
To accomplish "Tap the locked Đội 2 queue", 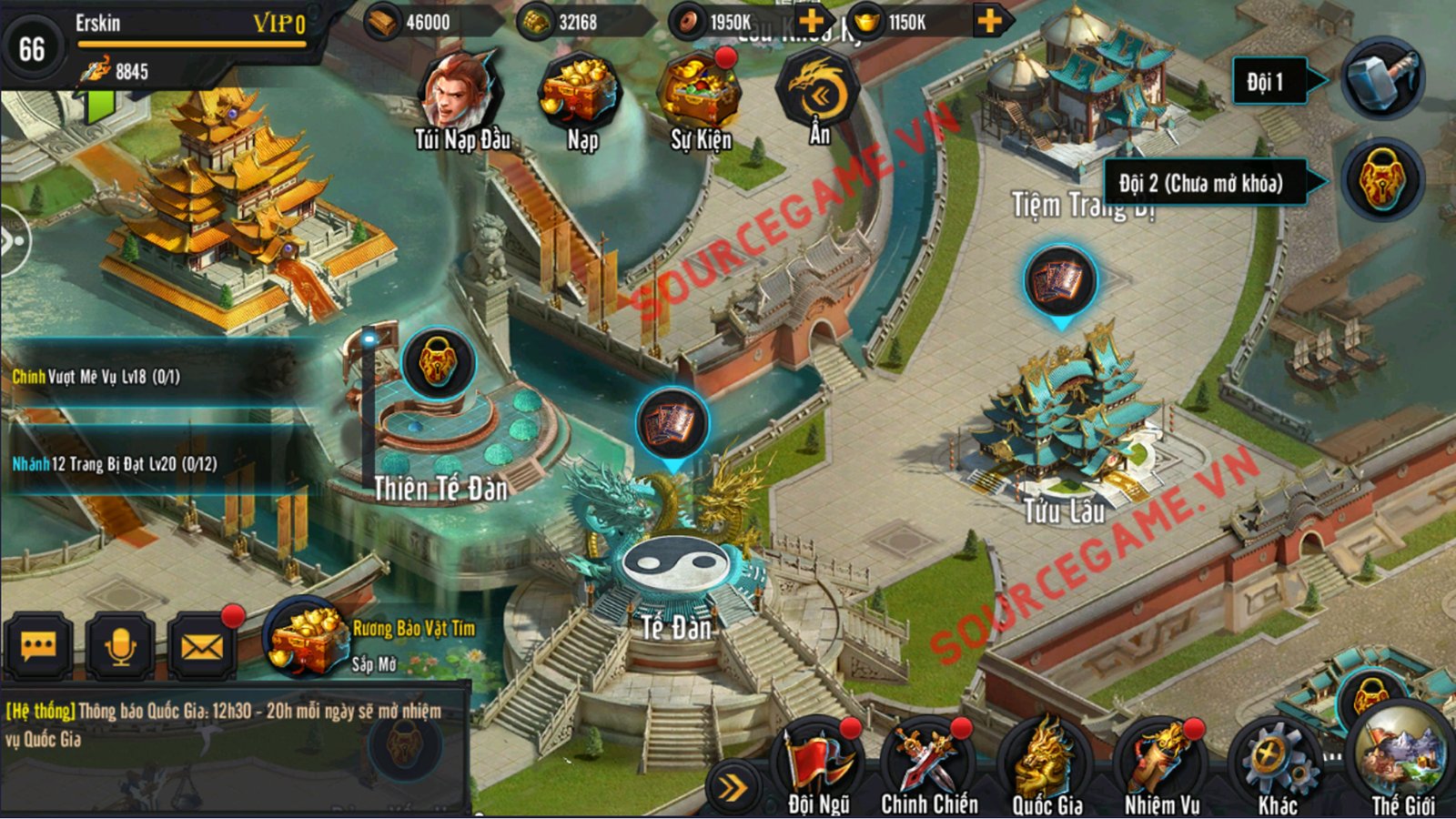I will (x=1382, y=182).
